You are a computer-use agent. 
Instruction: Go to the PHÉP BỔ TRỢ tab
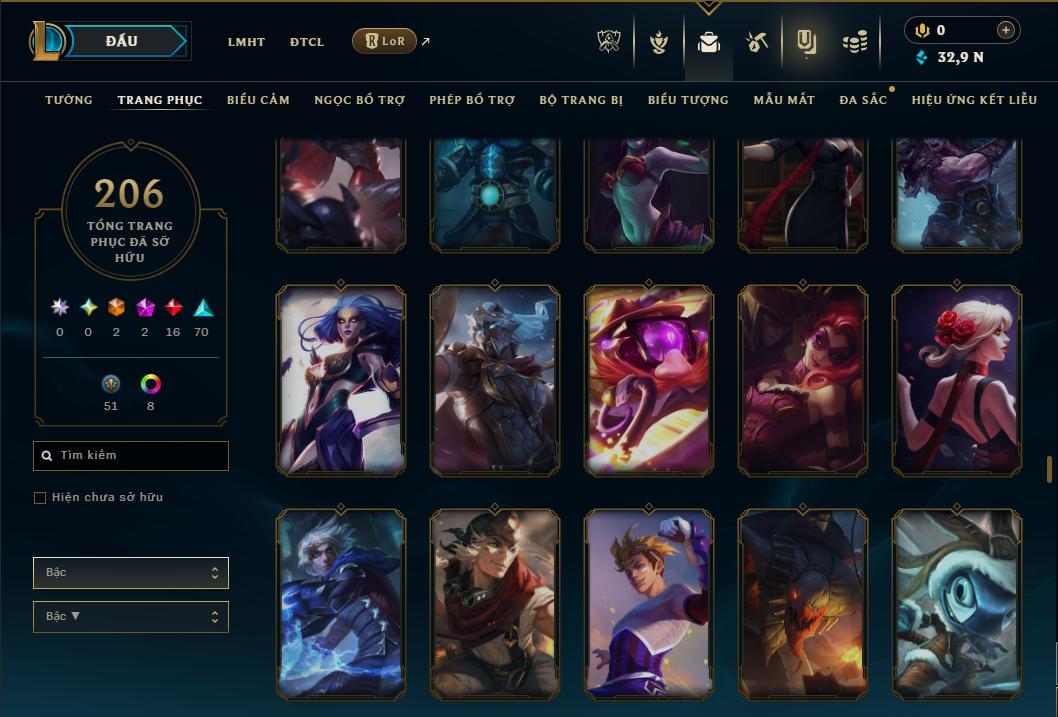tap(472, 100)
